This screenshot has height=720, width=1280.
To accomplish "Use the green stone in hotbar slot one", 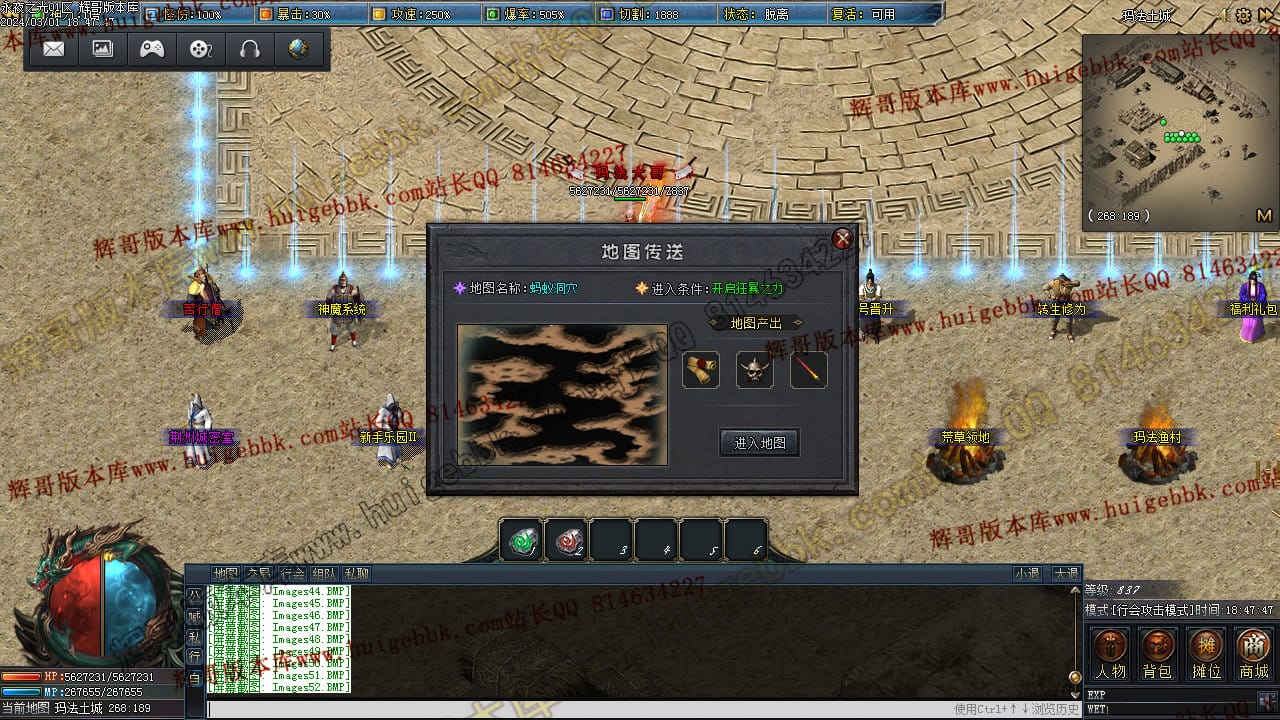I will 521,541.
